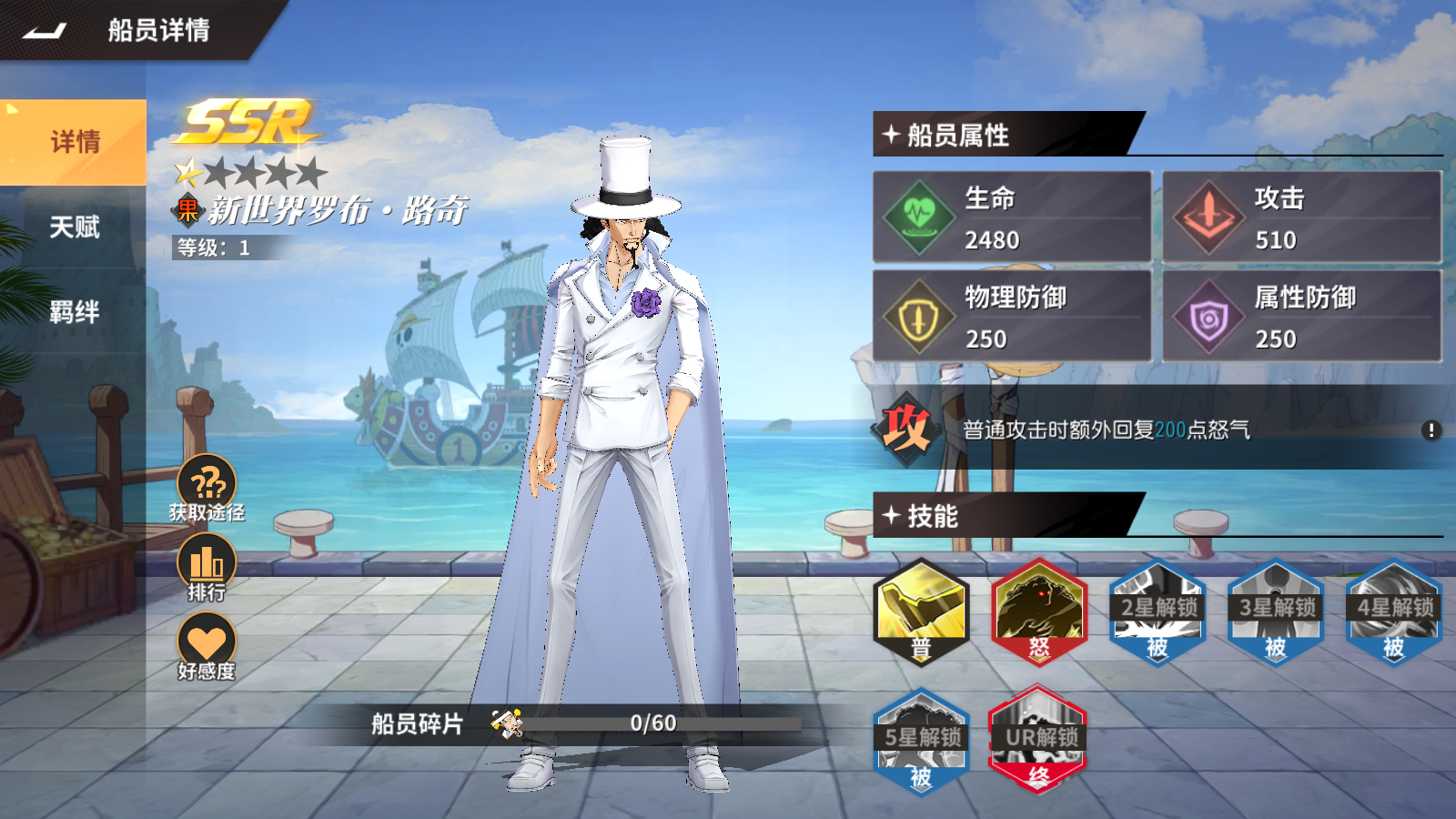Select the 详情 tab

pos(74,143)
